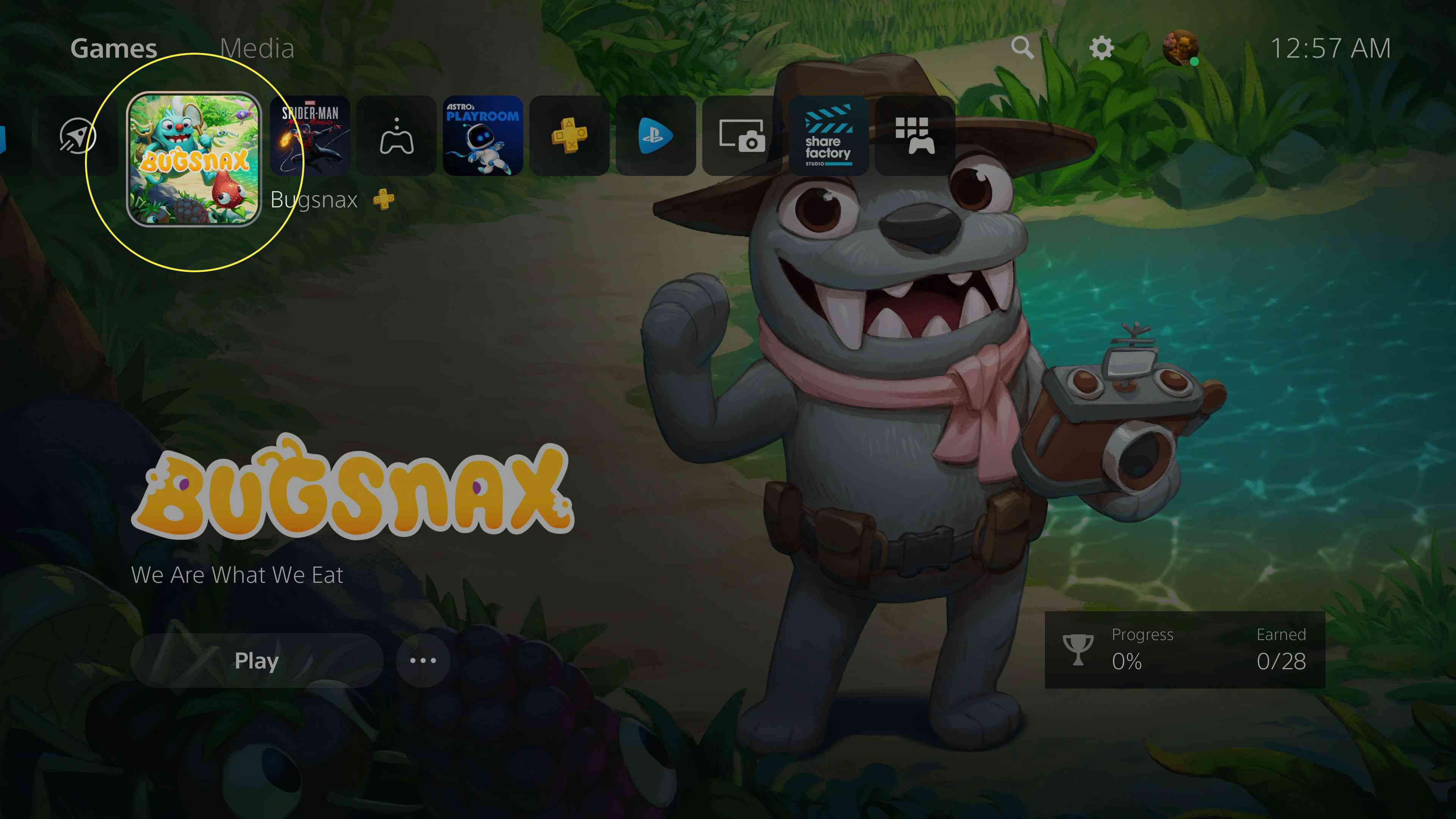Open the trophy progress panel
1456x819 pixels.
[x=1185, y=650]
